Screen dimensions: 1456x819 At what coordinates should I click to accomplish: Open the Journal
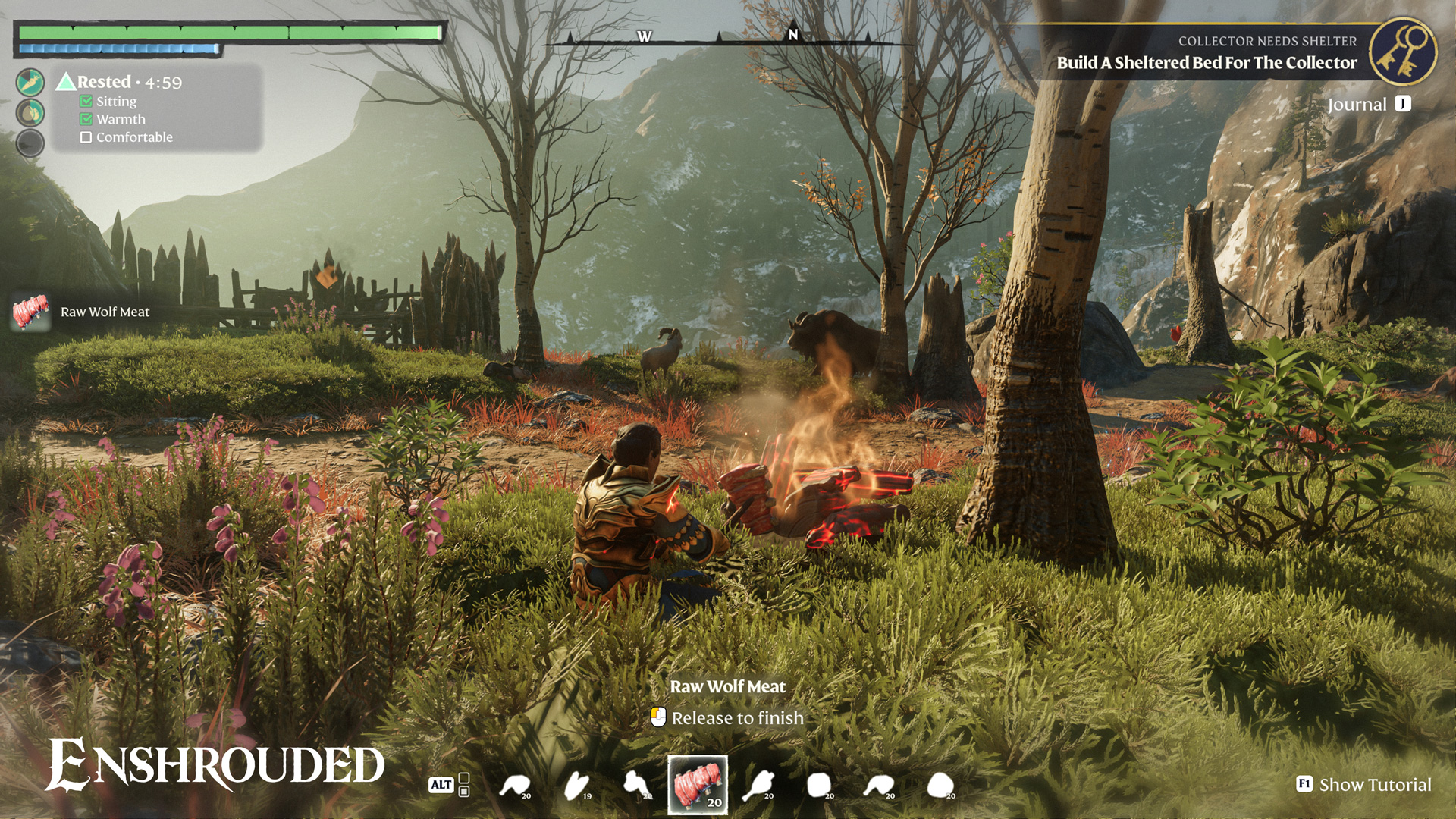click(1369, 105)
